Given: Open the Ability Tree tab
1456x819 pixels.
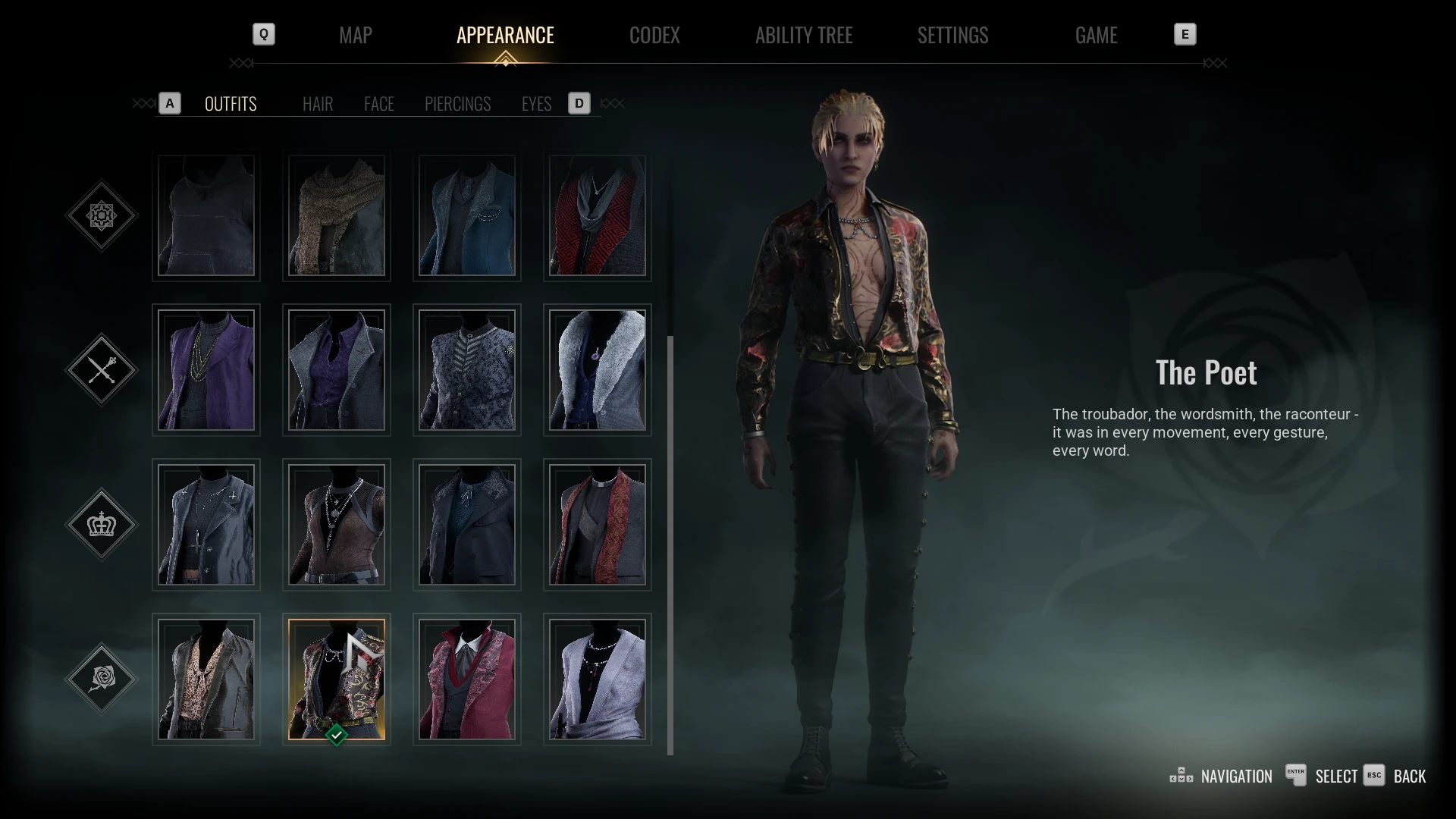Looking at the screenshot, I should [x=804, y=35].
